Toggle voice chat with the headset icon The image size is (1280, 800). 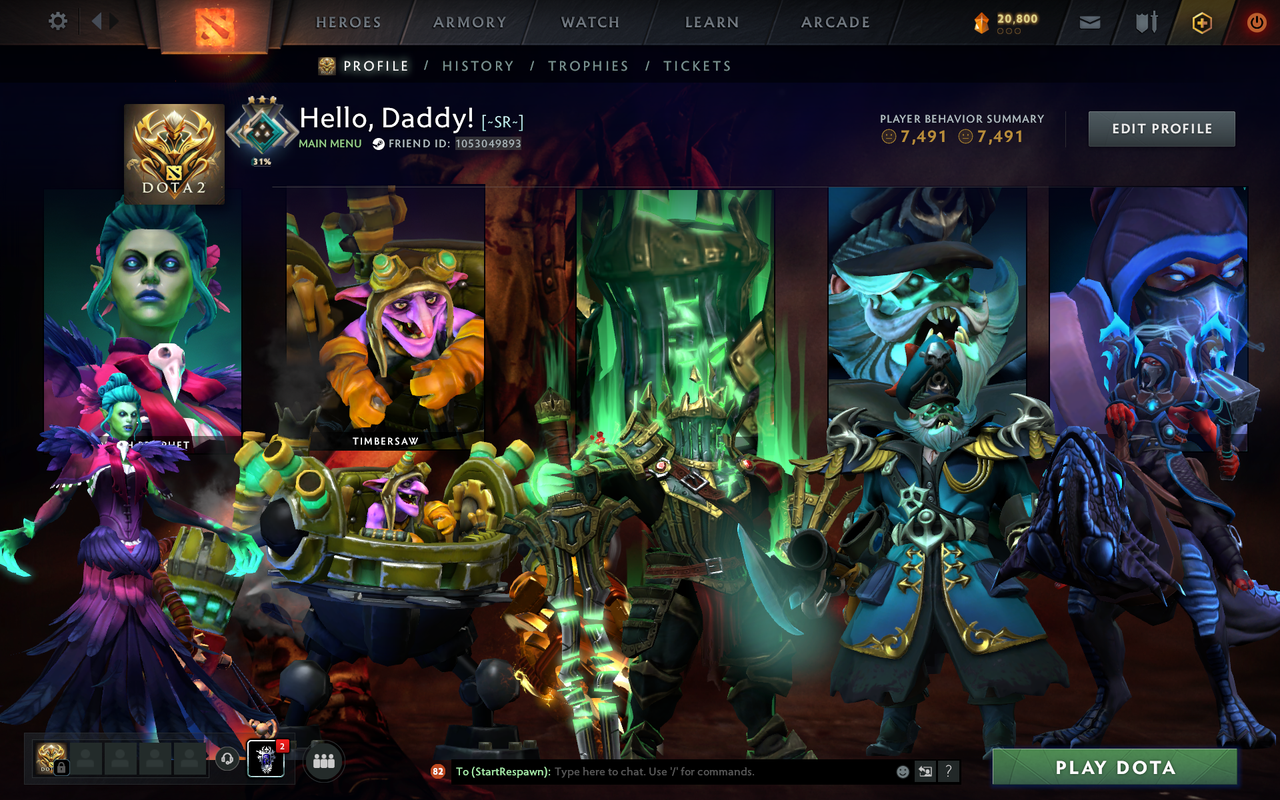[227, 758]
